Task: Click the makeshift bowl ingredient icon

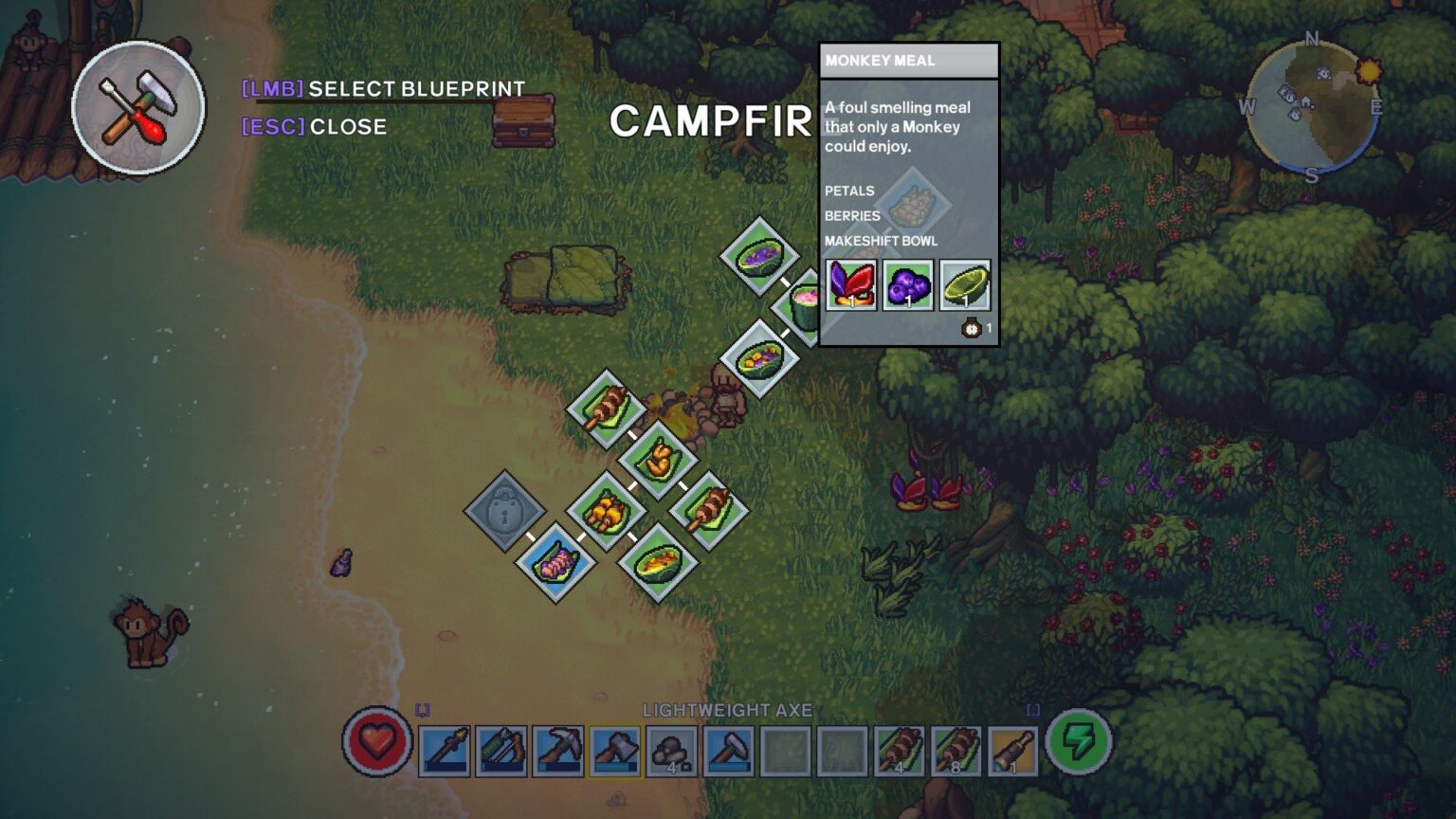Action: click(x=965, y=284)
